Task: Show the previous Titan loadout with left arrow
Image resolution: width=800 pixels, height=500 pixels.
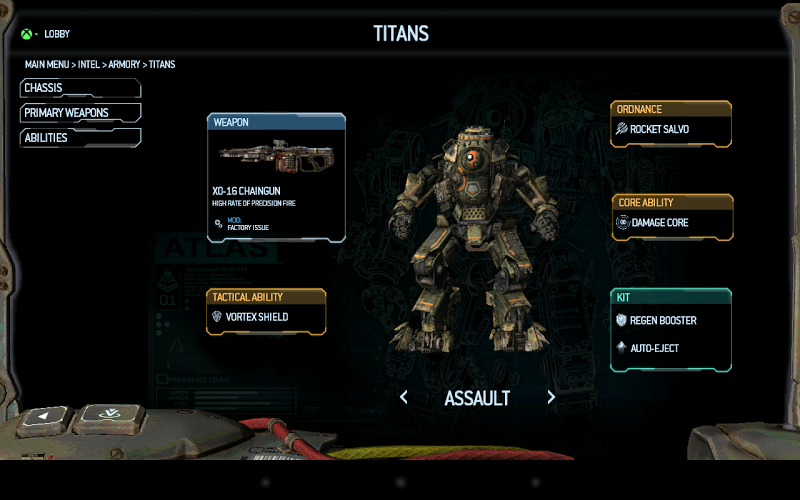Action: (404, 397)
